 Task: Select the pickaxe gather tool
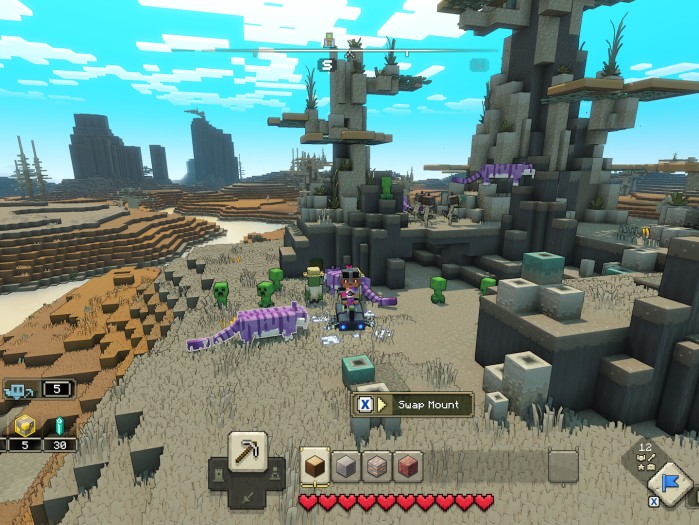tap(246, 453)
